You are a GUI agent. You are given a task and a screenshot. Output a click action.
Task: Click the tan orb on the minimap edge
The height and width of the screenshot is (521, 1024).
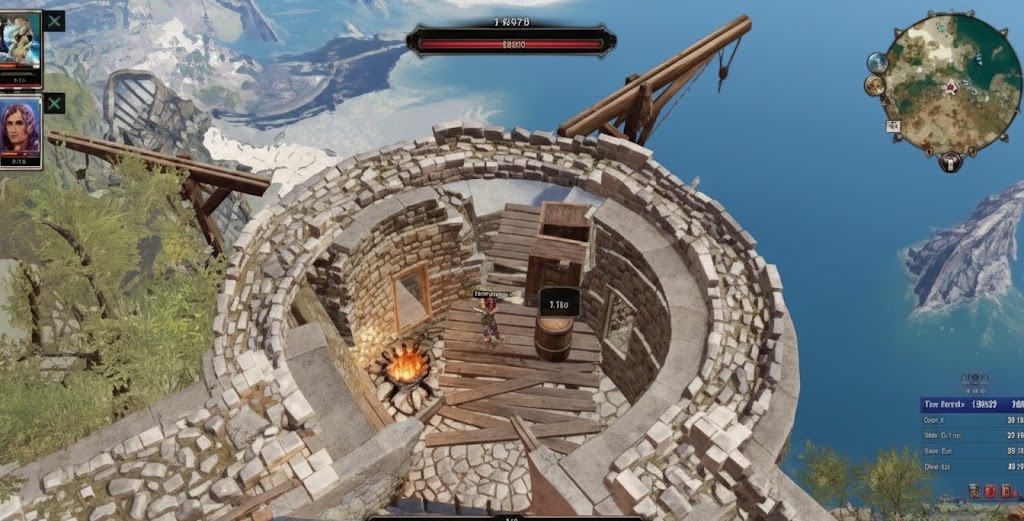pos(875,86)
